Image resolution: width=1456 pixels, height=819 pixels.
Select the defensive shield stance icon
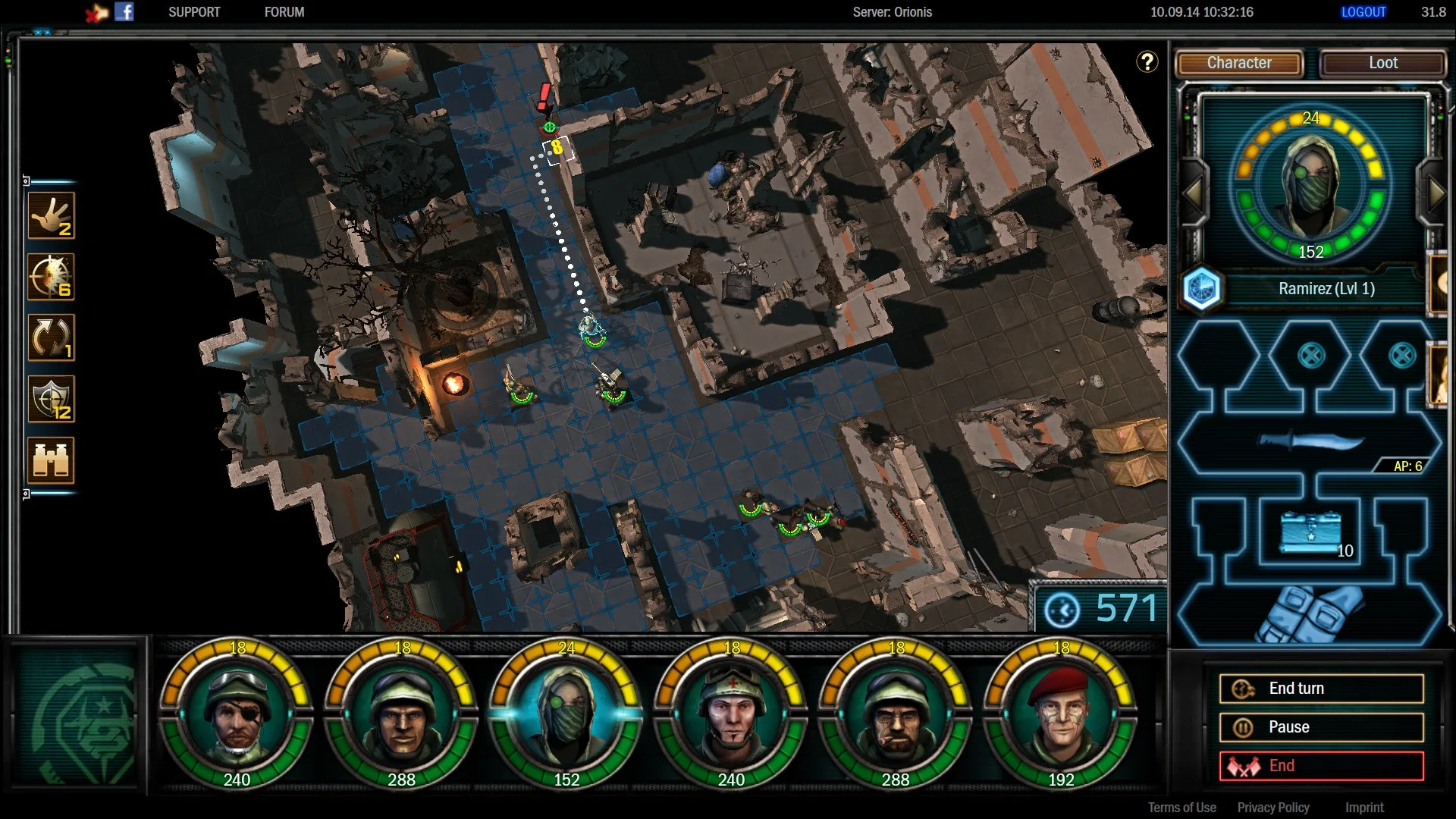coord(52,399)
